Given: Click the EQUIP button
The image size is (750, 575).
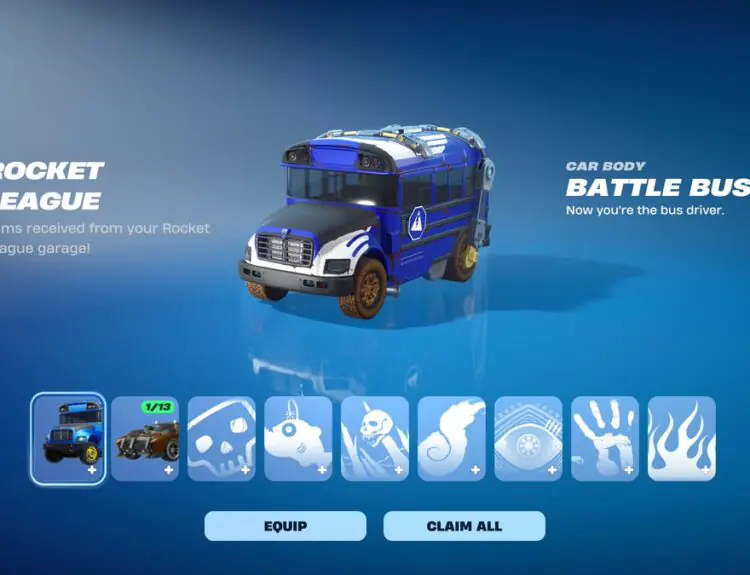Looking at the screenshot, I should click(285, 526).
